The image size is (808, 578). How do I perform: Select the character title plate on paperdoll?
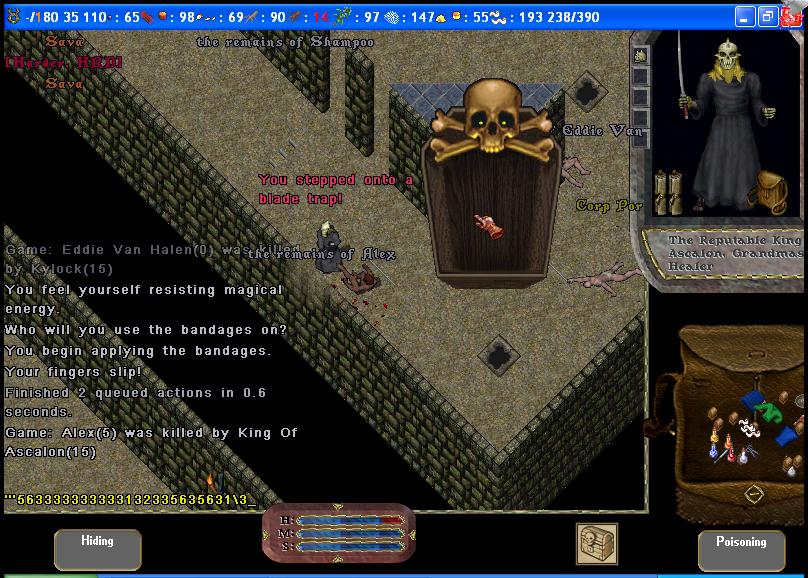pyautogui.click(x=735, y=253)
